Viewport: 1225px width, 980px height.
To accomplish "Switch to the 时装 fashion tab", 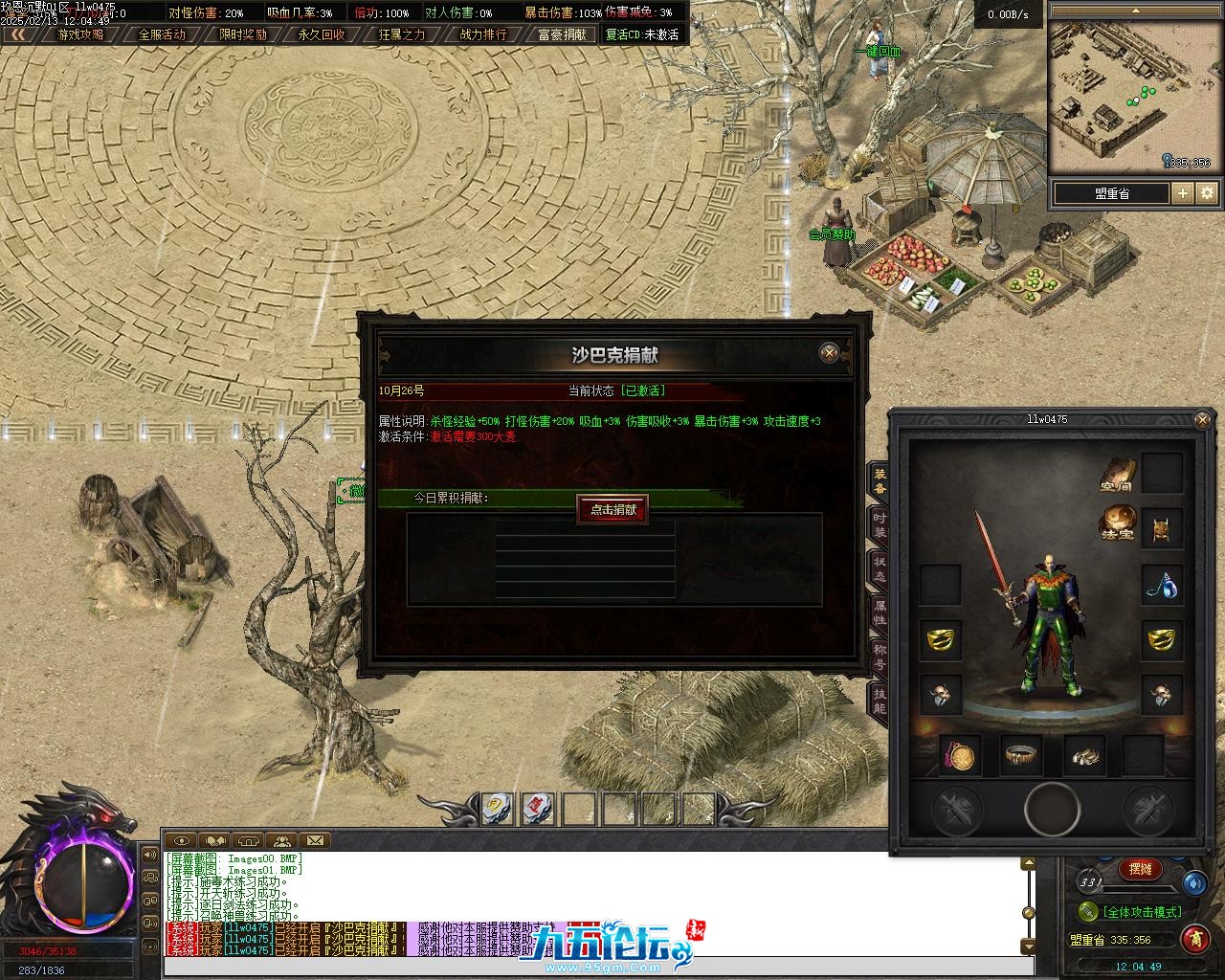I will click(x=879, y=523).
